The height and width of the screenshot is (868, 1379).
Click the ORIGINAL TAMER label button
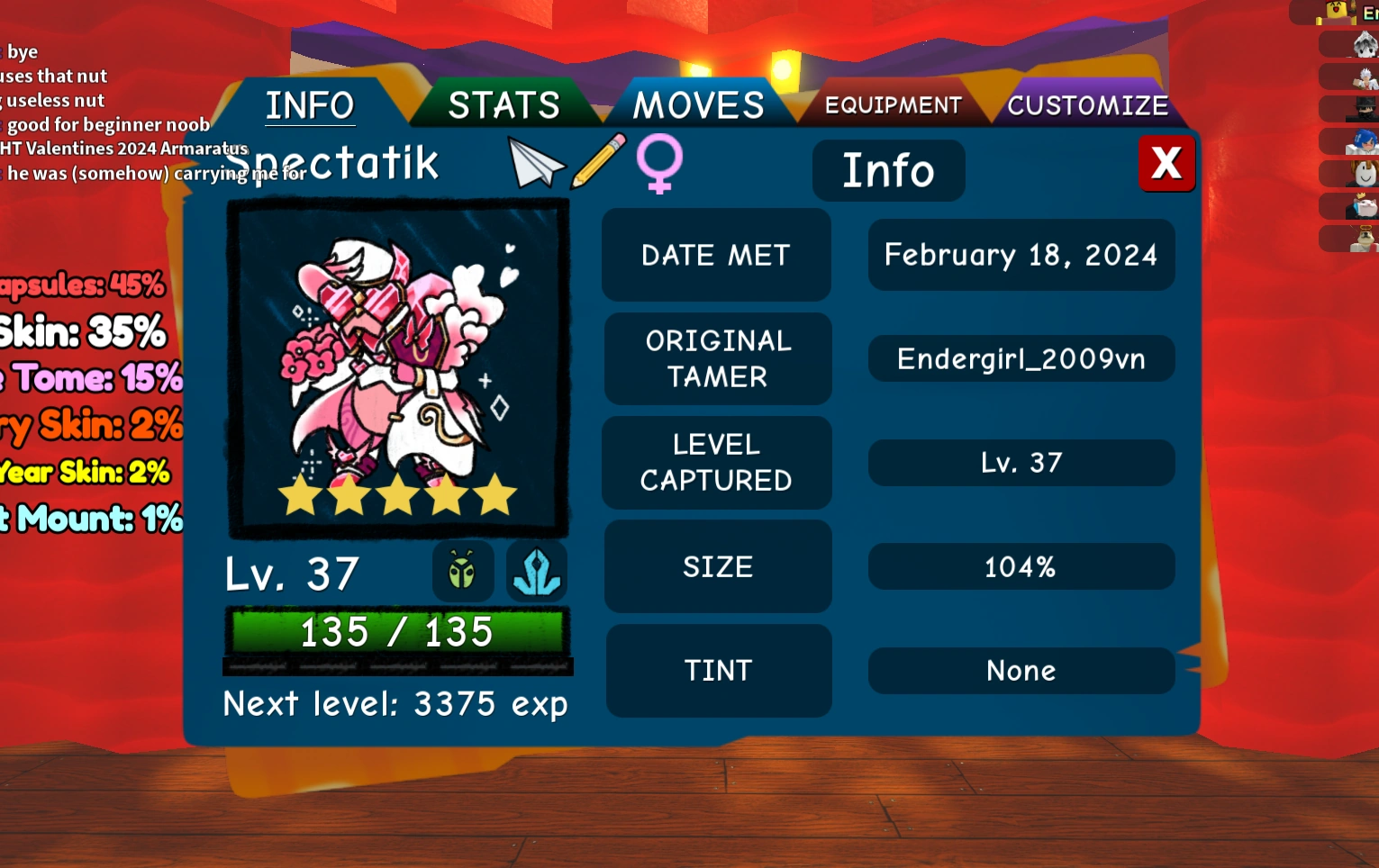[717, 358]
